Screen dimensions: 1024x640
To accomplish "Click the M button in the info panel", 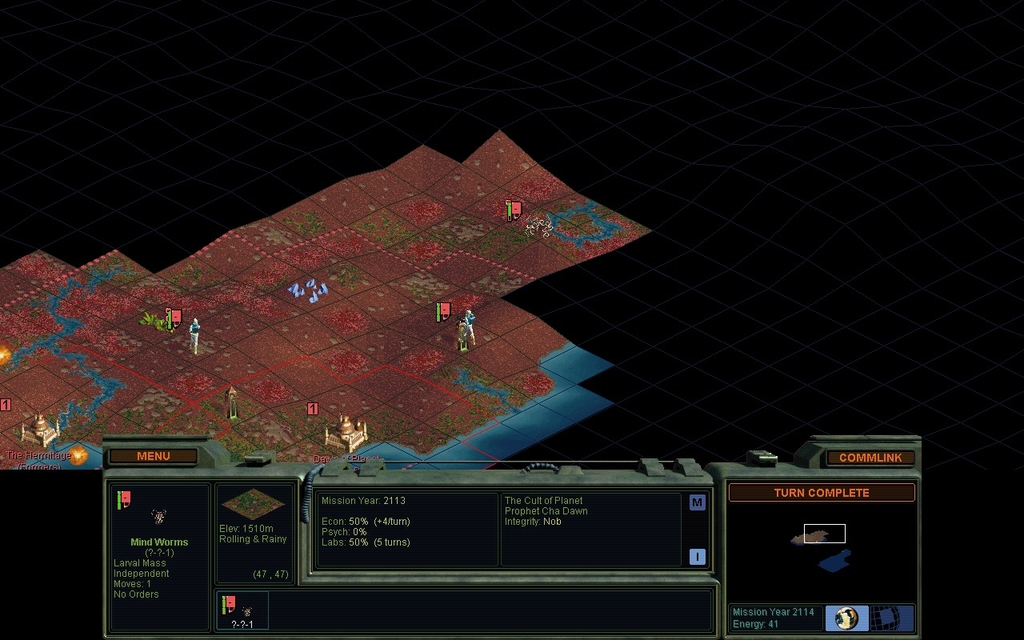I will tap(697, 502).
